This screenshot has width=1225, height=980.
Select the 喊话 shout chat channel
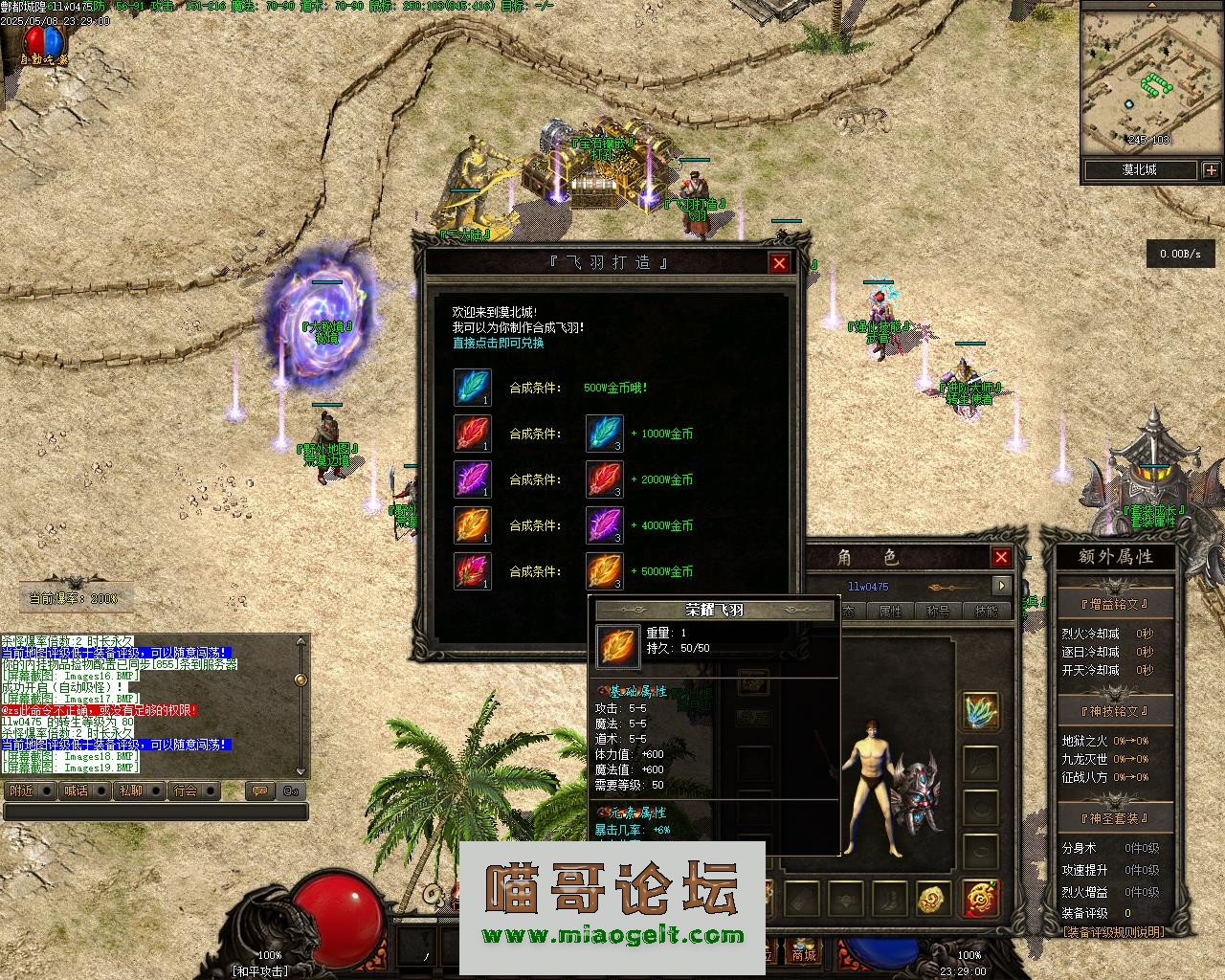coord(76,791)
